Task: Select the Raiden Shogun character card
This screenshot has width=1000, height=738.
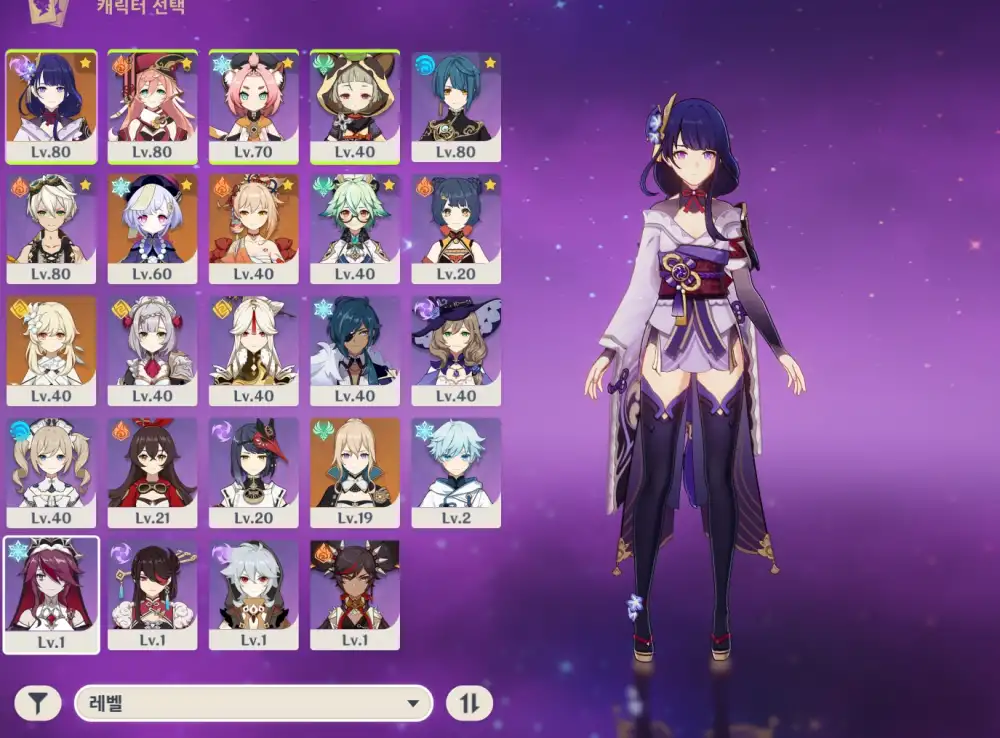Action: pyautogui.click(x=51, y=106)
